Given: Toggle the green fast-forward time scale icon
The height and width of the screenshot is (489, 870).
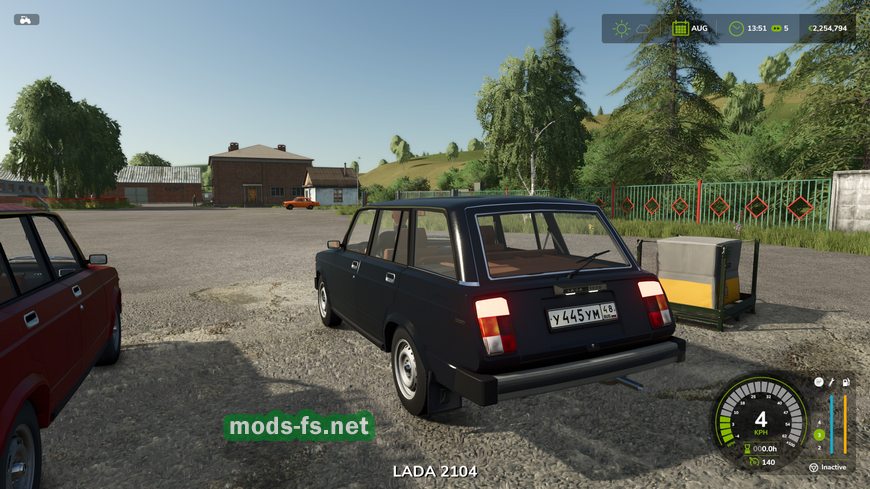Looking at the screenshot, I should 775,28.
